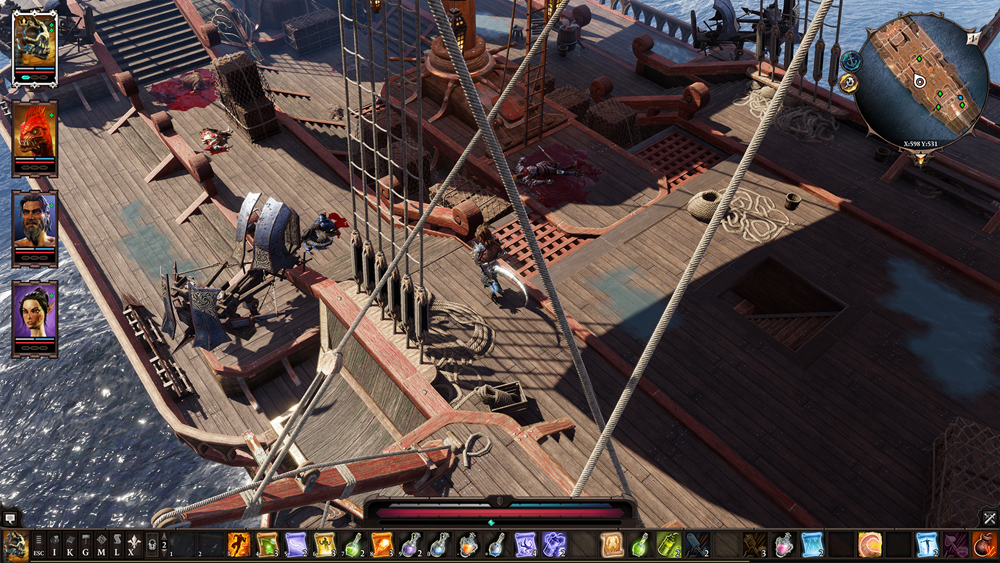This screenshot has height=563, width=1000.
Task: Click the crossed swords combat log button
Action: [x=989, y=518]
